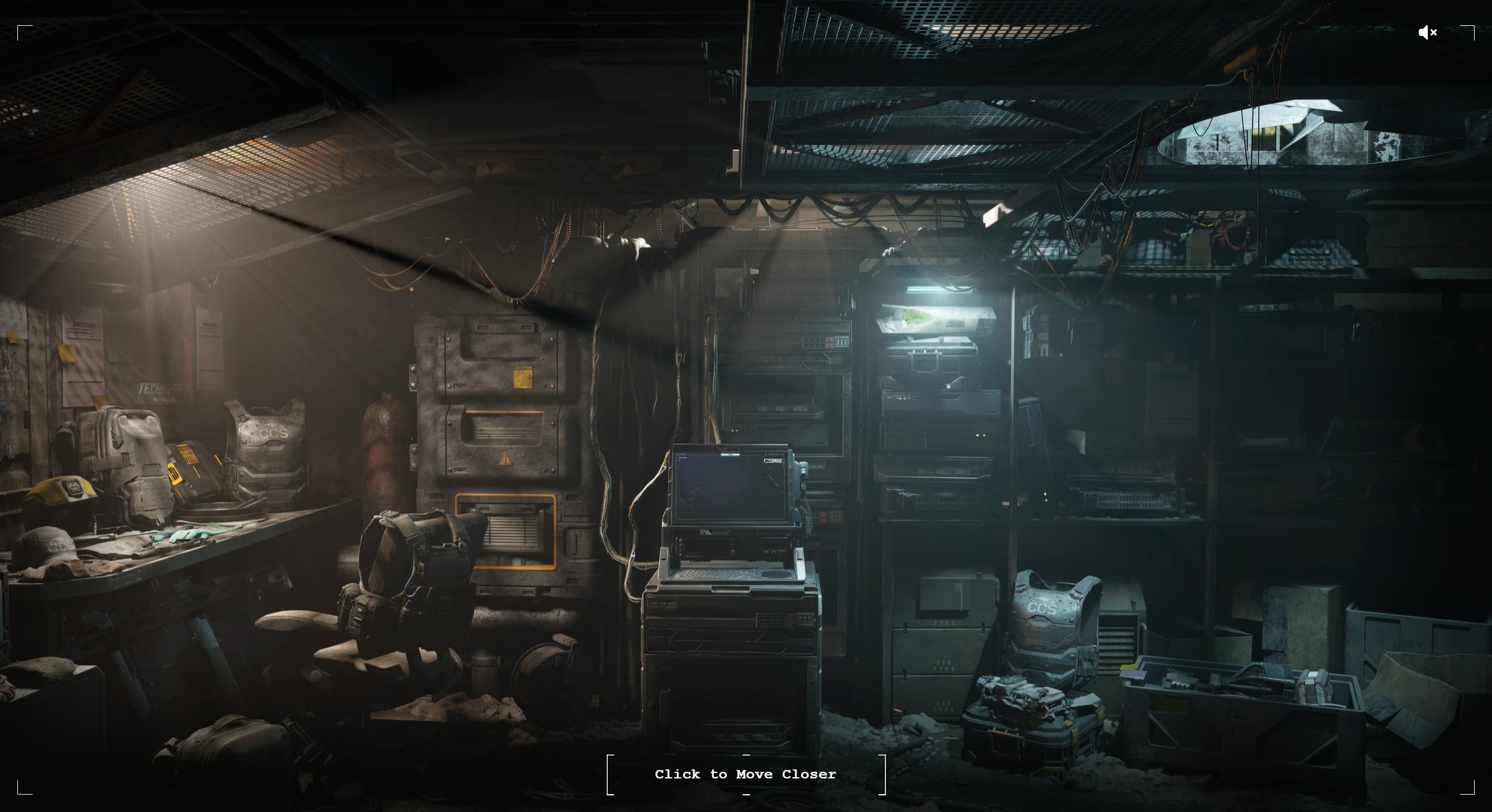Image resolution: width=1492 pixels, height=812 pixels.
Task: Click the "Click to Move Closer" prompt
Action: coord(746,774)
